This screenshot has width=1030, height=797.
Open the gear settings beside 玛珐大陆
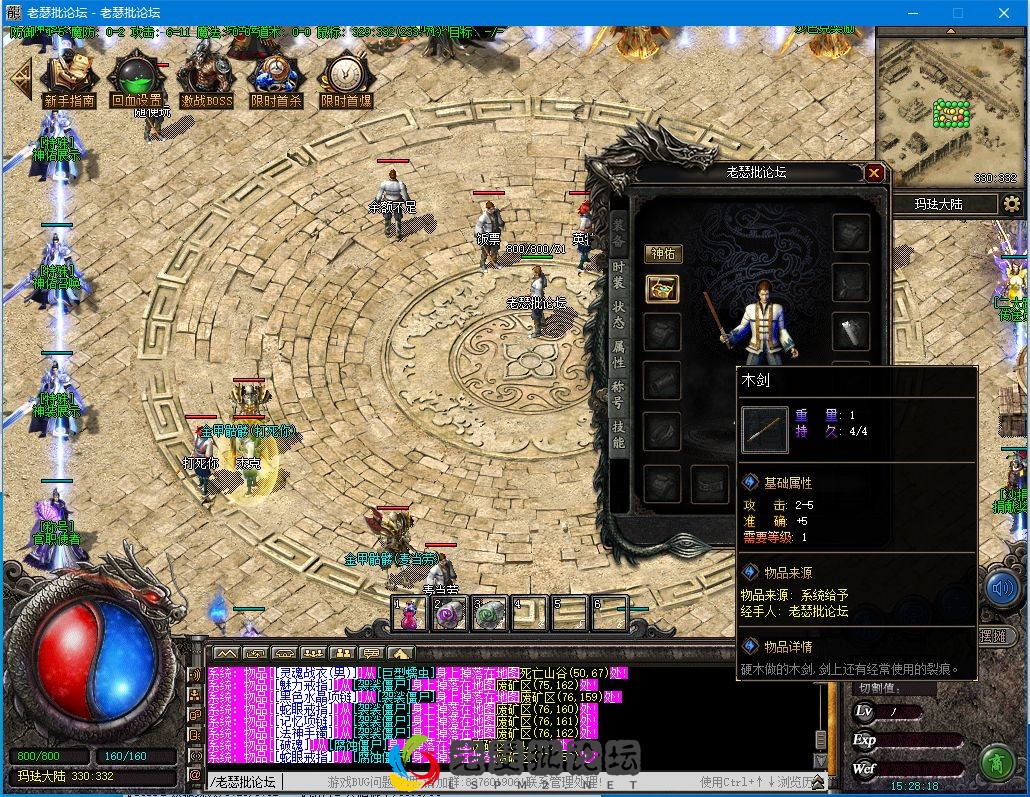pos(1012,204)
